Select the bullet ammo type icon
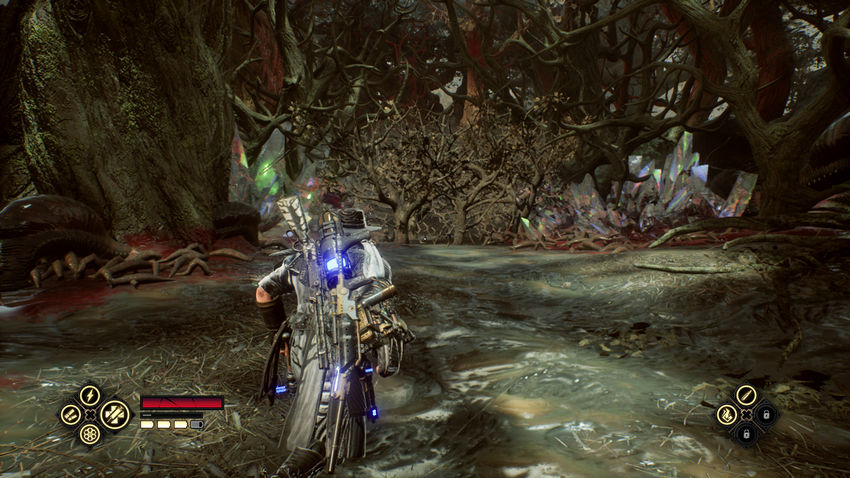This screenshot has width=850, height=478. (745, 395)
